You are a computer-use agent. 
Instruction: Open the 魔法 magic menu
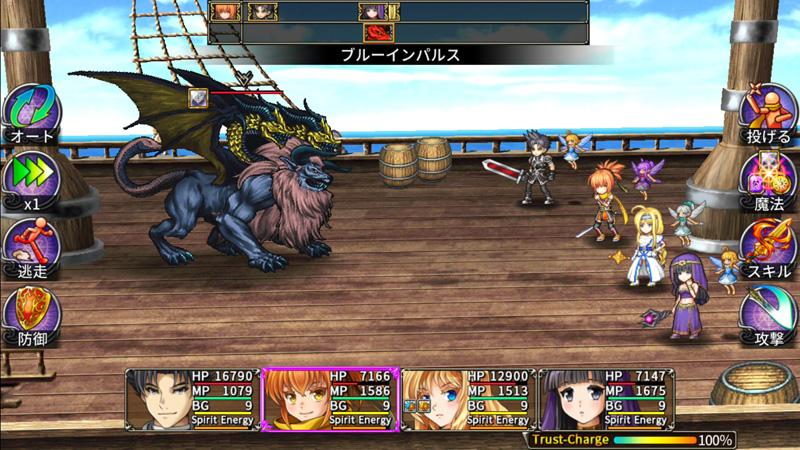(767, 181)
